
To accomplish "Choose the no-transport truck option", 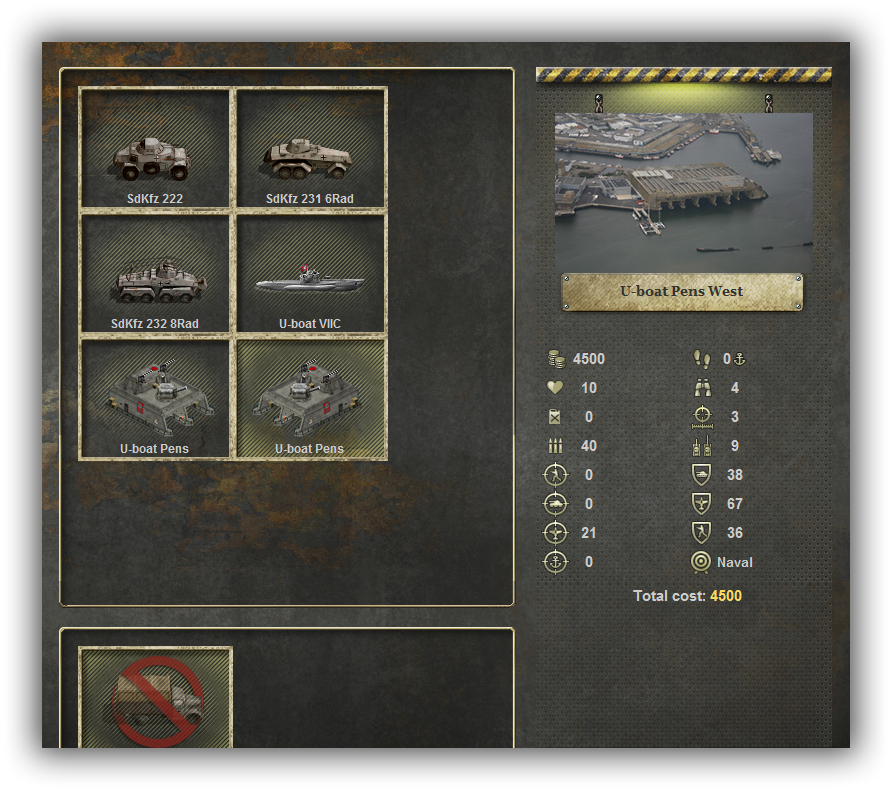I will pyautogui.click(x=155, y=697).
